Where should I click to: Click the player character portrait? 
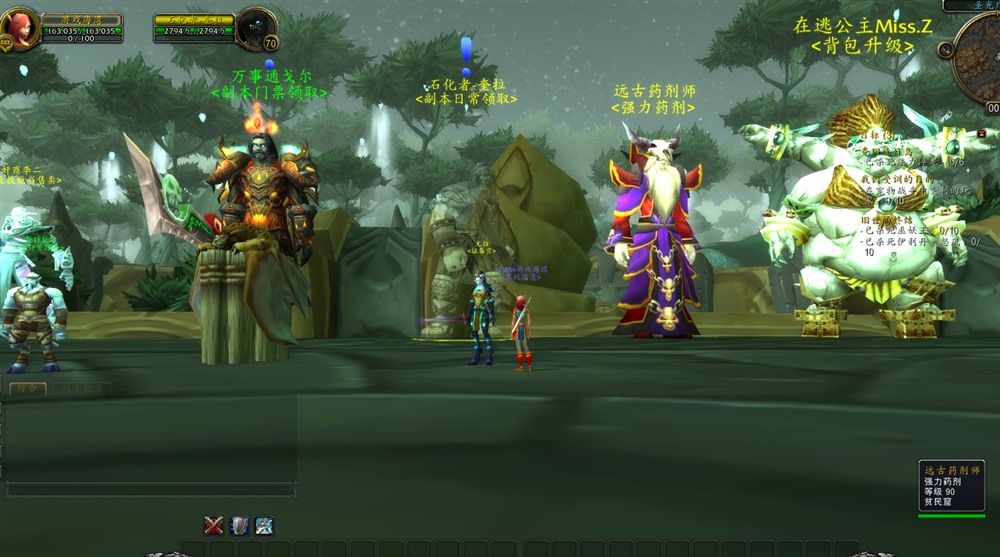pos(21,26)
